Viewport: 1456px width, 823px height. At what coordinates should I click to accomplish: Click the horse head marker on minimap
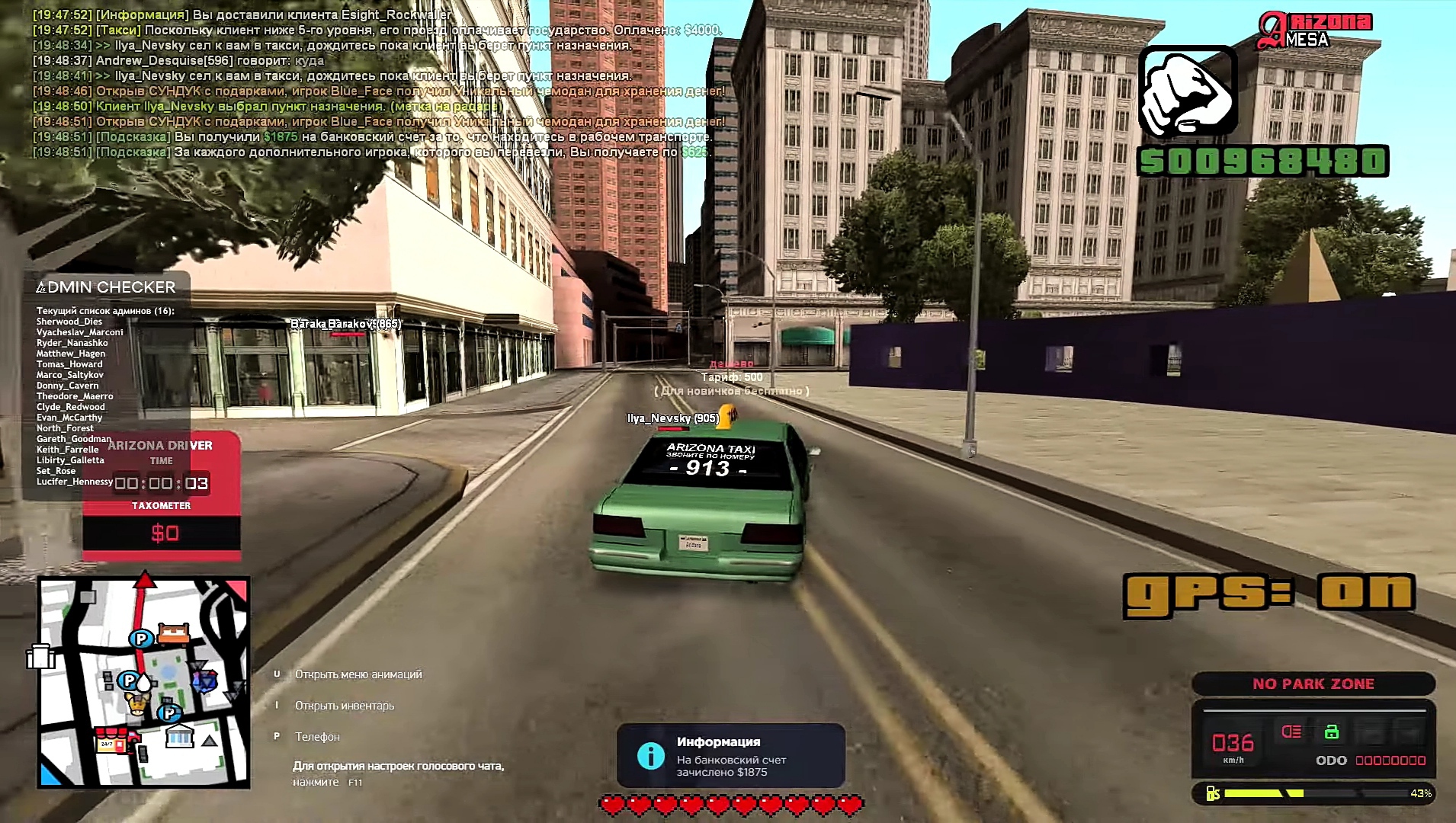click(137, 704)
